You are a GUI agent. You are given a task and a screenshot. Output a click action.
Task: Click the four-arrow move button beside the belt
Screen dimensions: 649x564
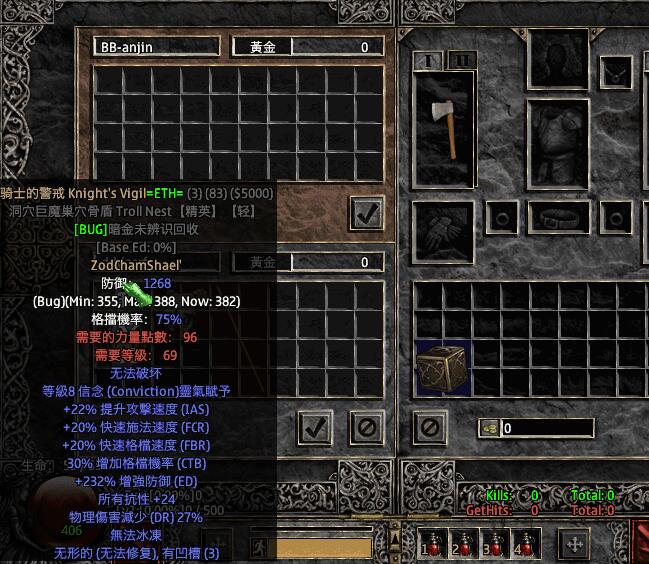[x=574, y=545]
